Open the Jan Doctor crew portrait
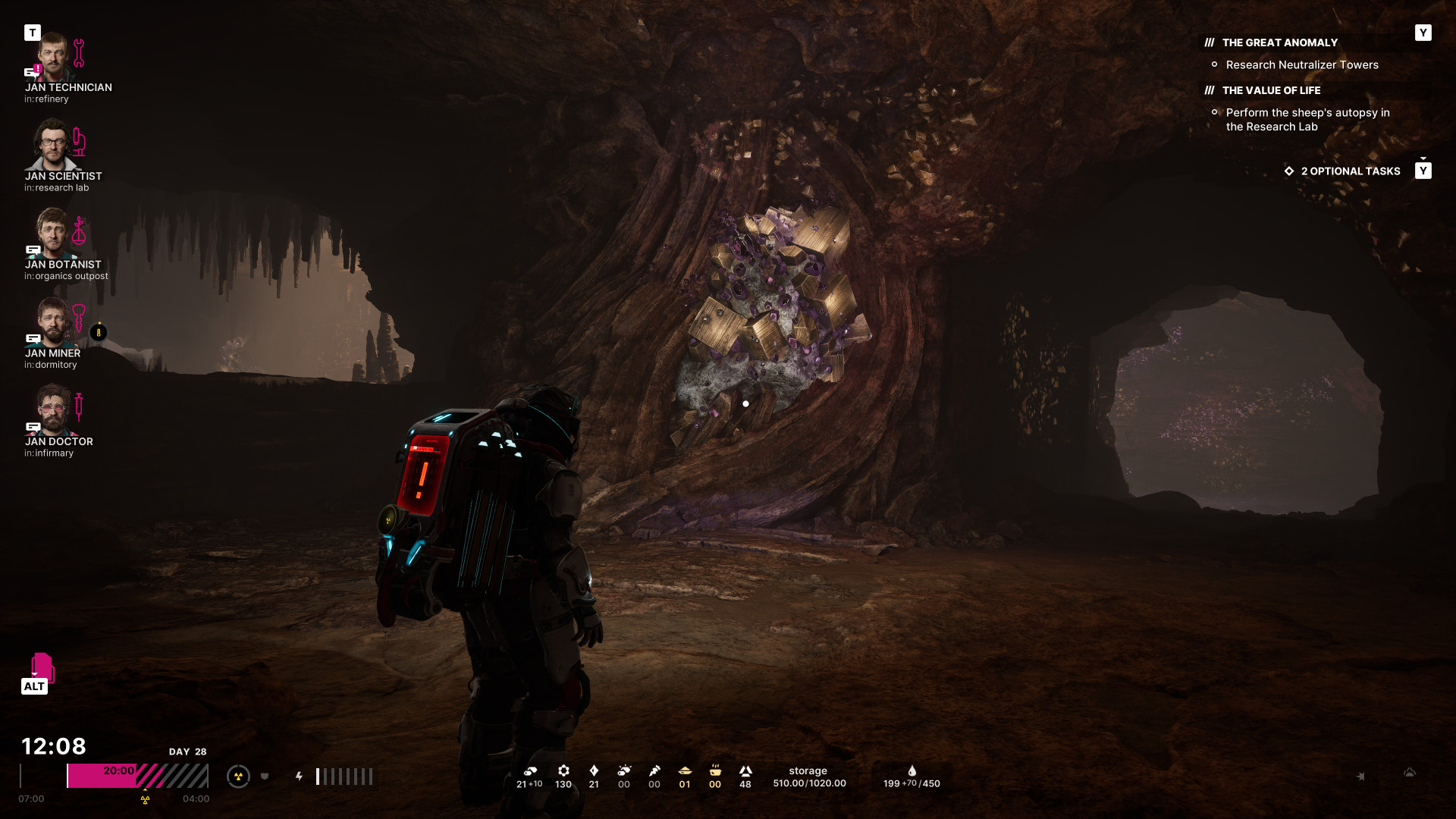The width and height of the screenshot is (1456, 819). [x=53, y=410]
